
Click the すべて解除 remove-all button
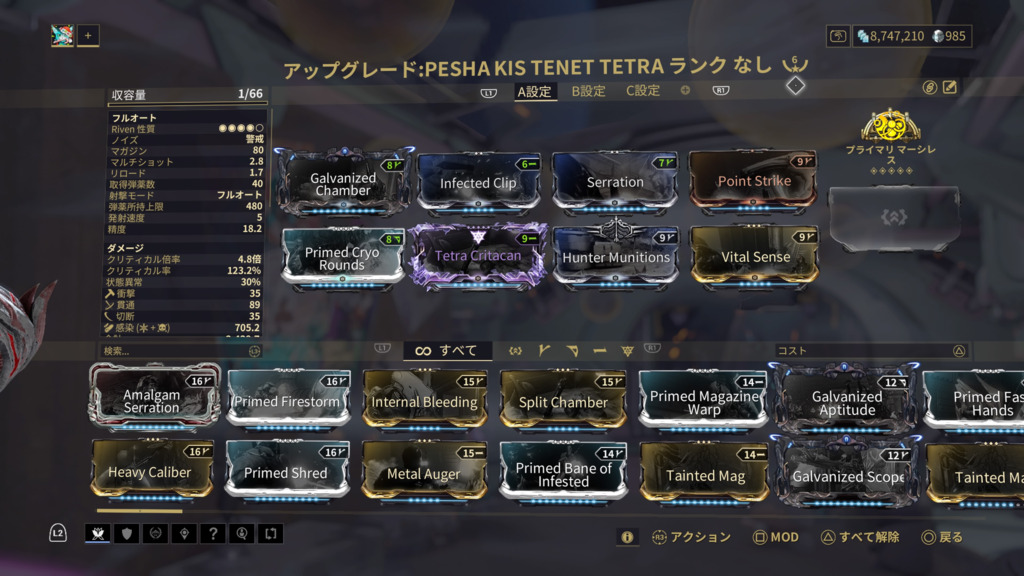coord(860,537)
